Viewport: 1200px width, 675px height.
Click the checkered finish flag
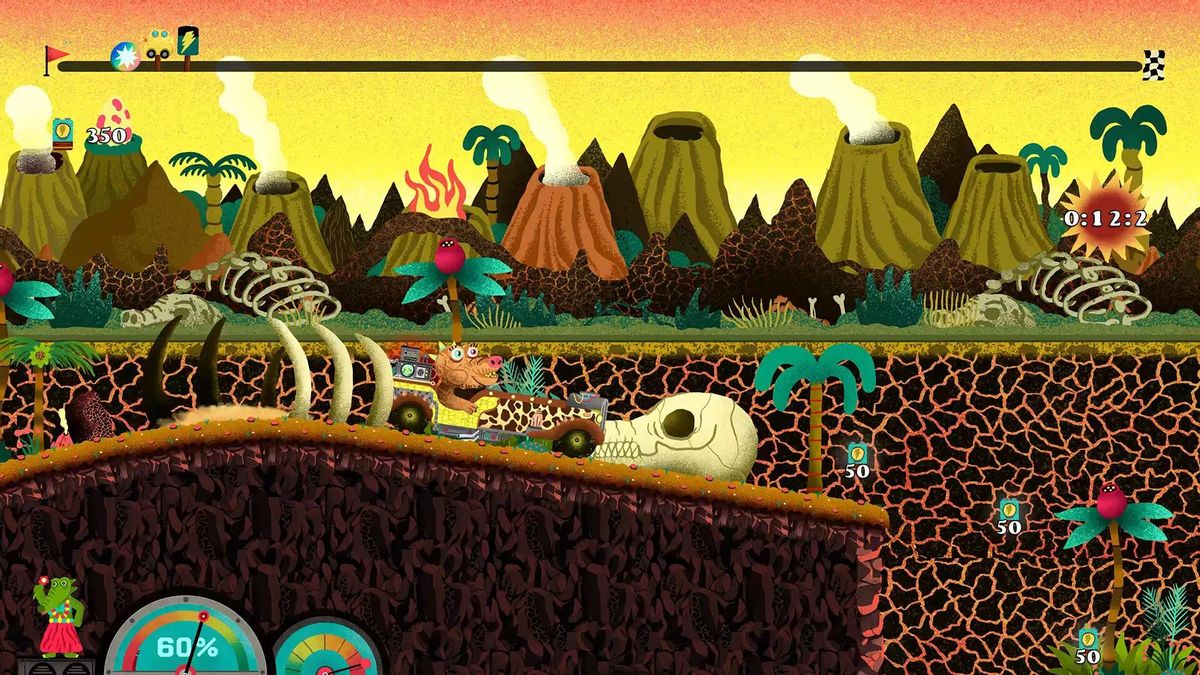(1154, 64)
